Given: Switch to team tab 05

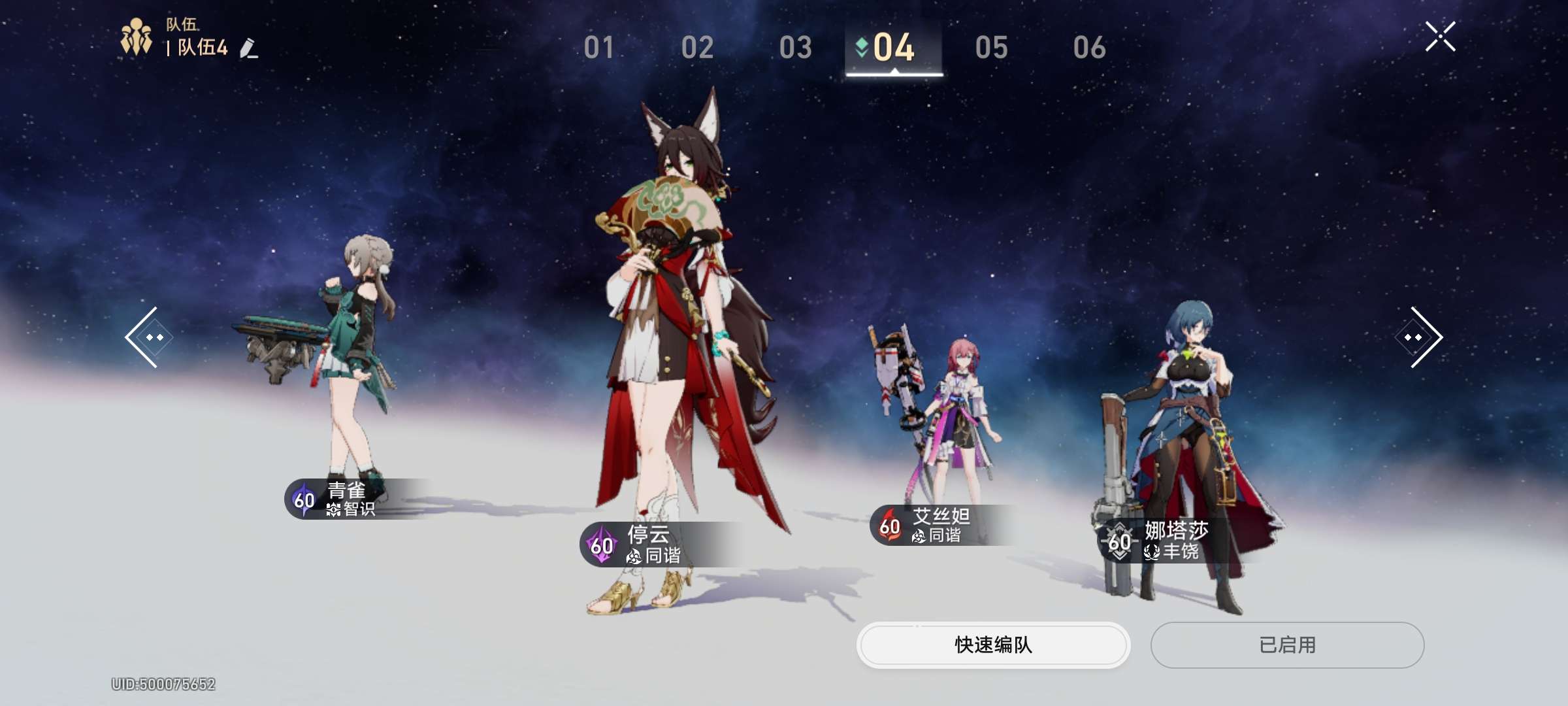Looking at the screenshot, I should [991, 48].
